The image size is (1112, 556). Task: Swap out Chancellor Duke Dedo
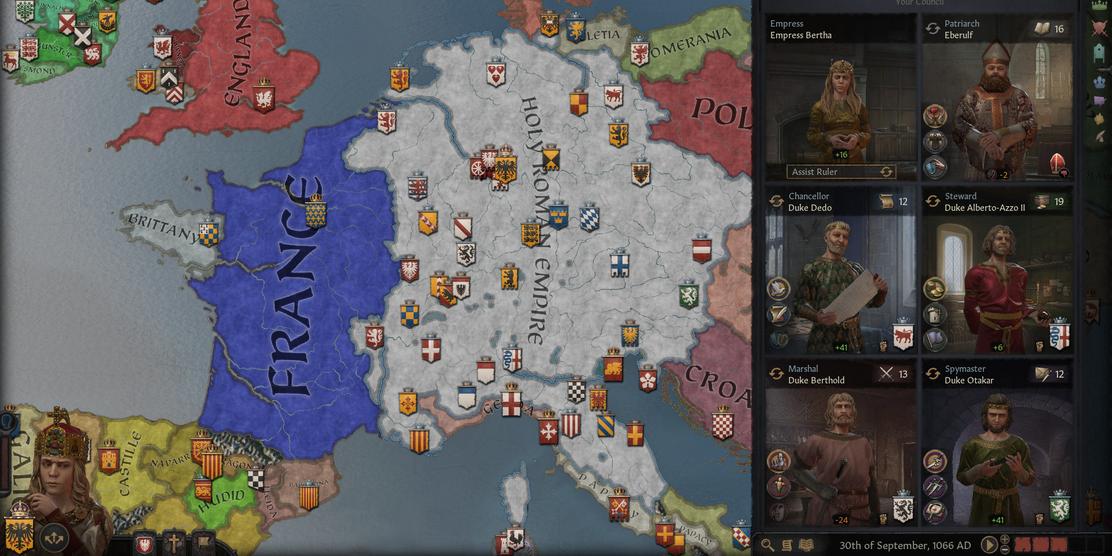coord(776,202)
